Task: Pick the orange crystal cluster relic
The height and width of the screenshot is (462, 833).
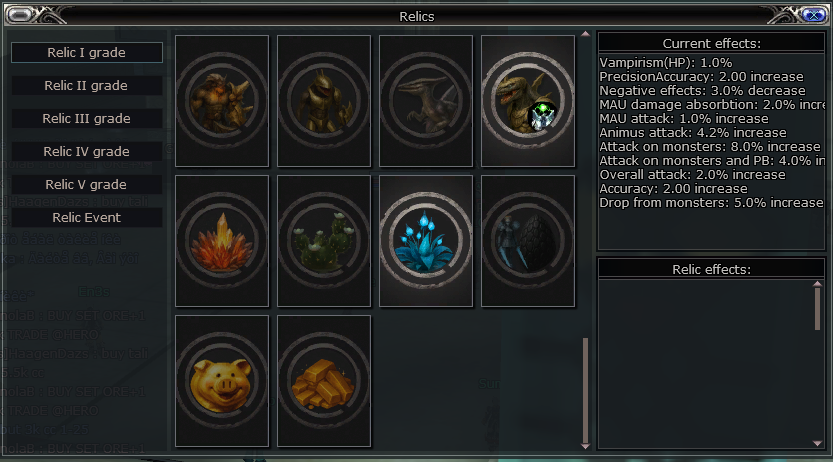Action: (x=222, y=240)
